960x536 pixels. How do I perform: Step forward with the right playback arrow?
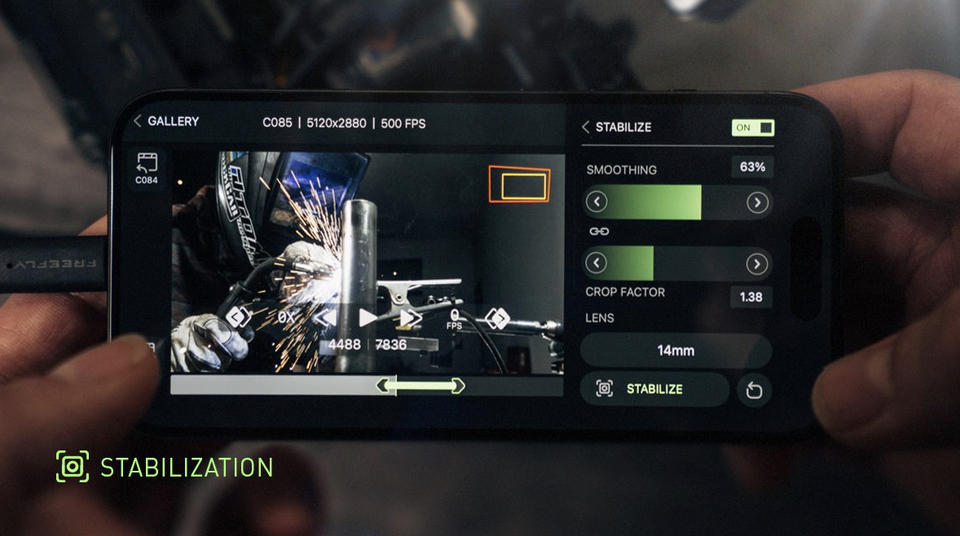410,318
